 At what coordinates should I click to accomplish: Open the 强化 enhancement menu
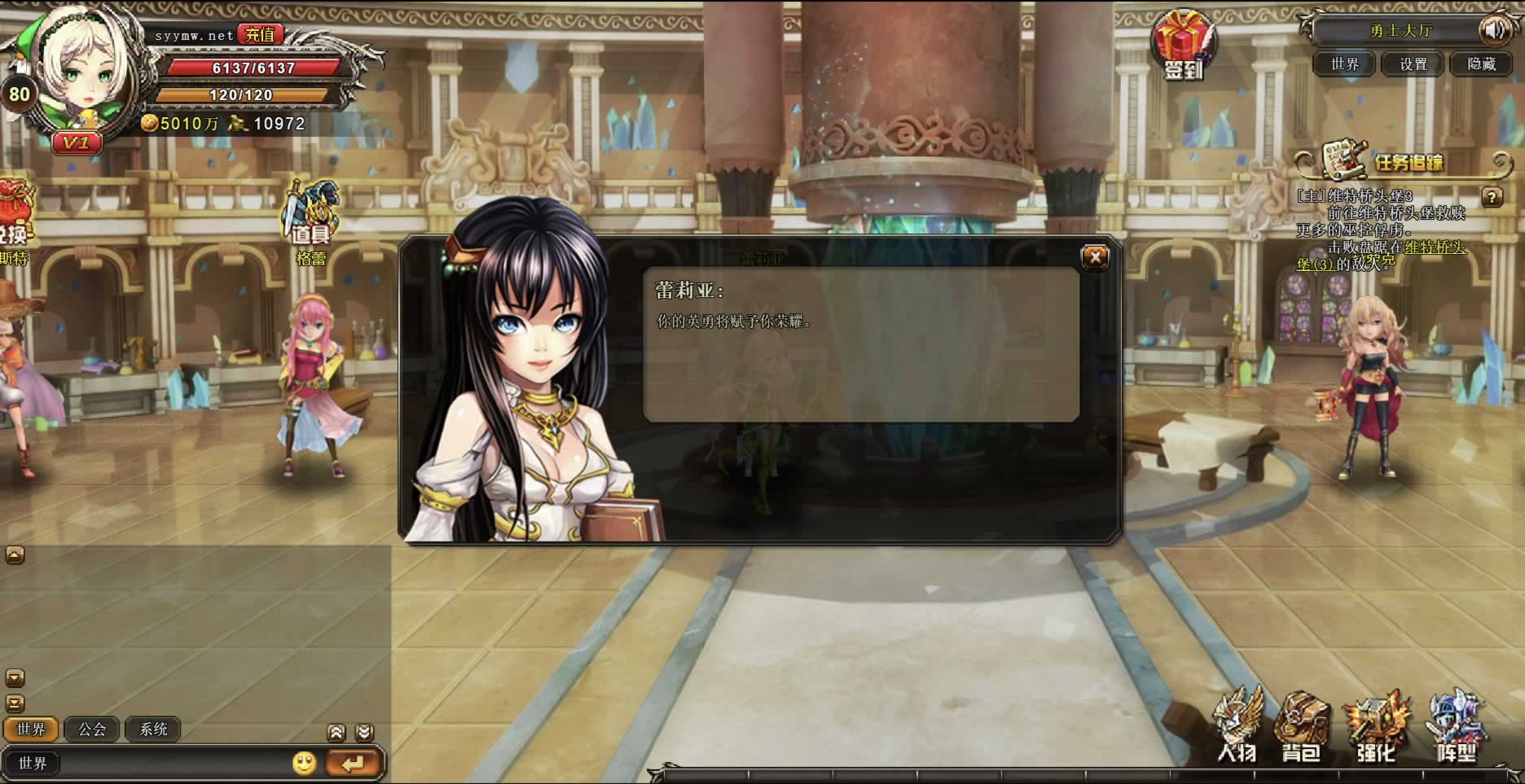(x=1376, y=728)
